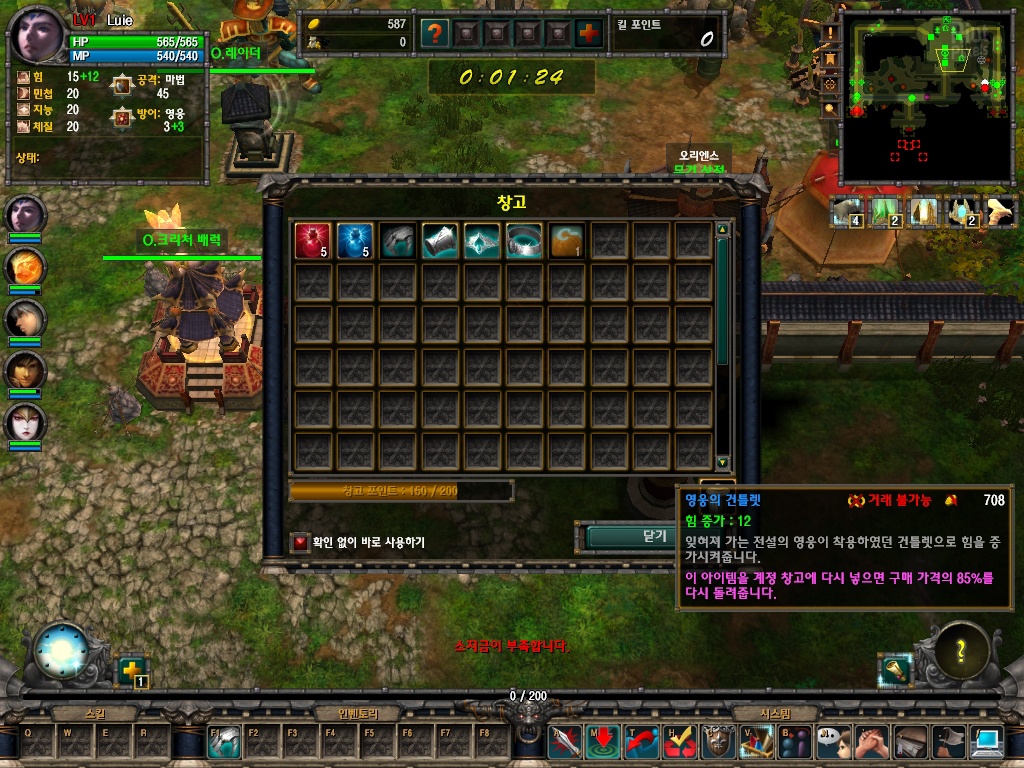Pick the gray gauntlet storage item
Screen dimensions: 1024x768
tap(397, 241)
